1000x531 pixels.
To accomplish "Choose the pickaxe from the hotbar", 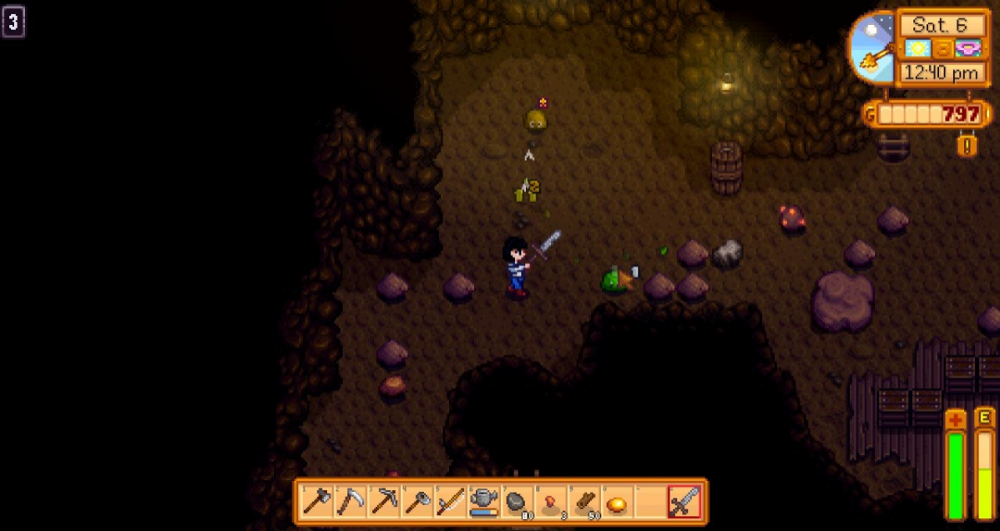I will pyautogui.click(x=384, y=501).
